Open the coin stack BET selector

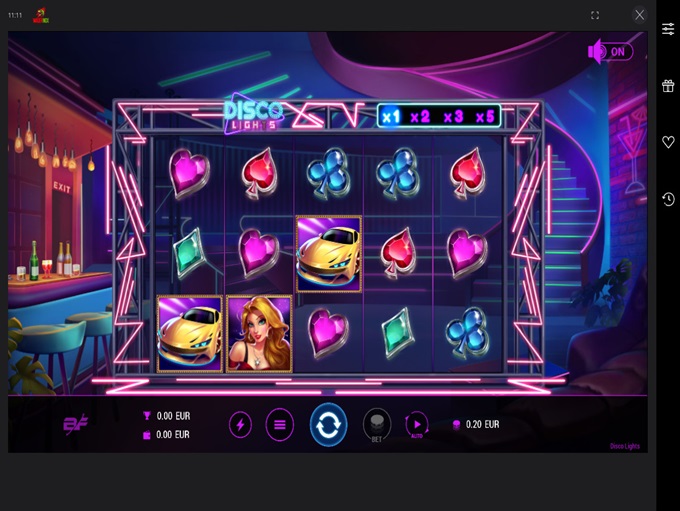click(376, 424)
